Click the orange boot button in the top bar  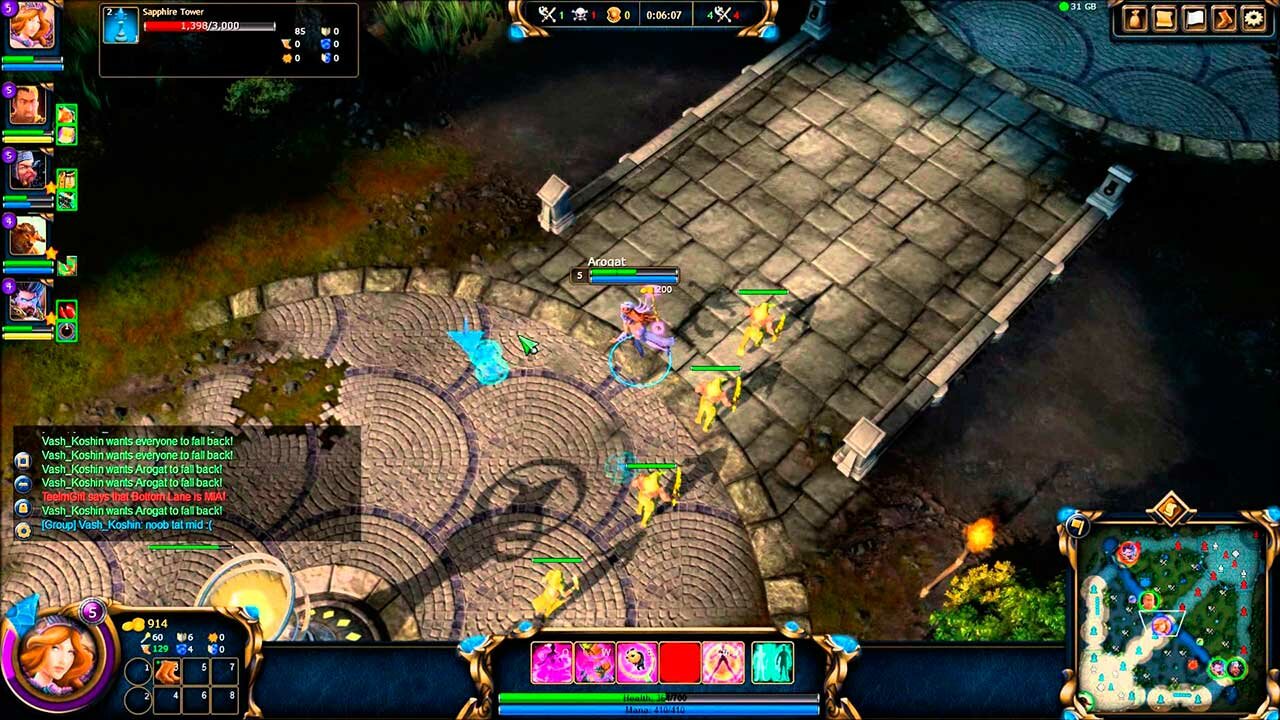[1224, 19]
